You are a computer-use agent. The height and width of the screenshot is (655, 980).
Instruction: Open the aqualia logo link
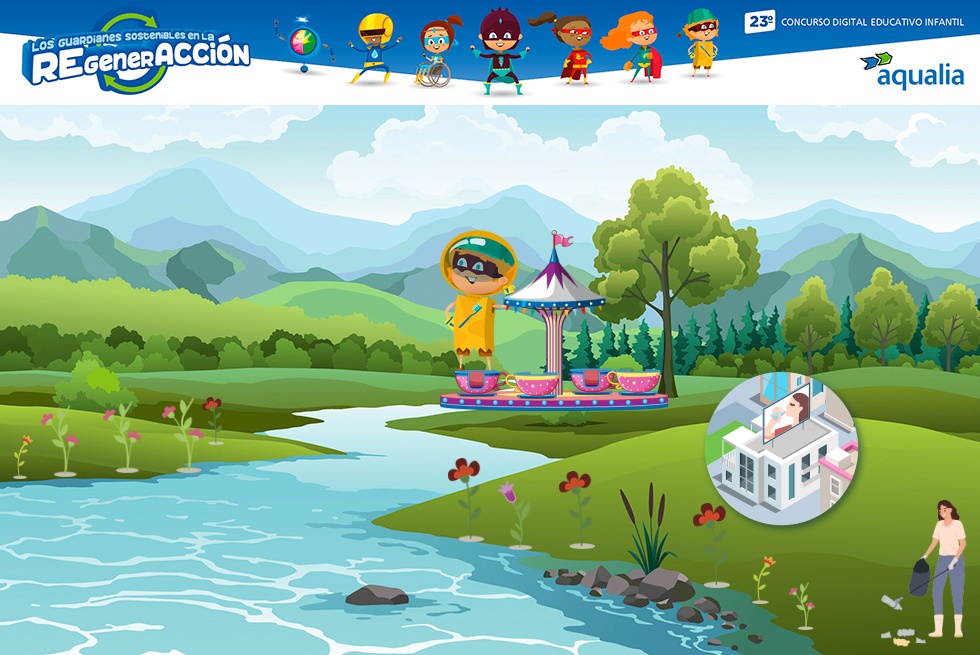tap(912, 70)
